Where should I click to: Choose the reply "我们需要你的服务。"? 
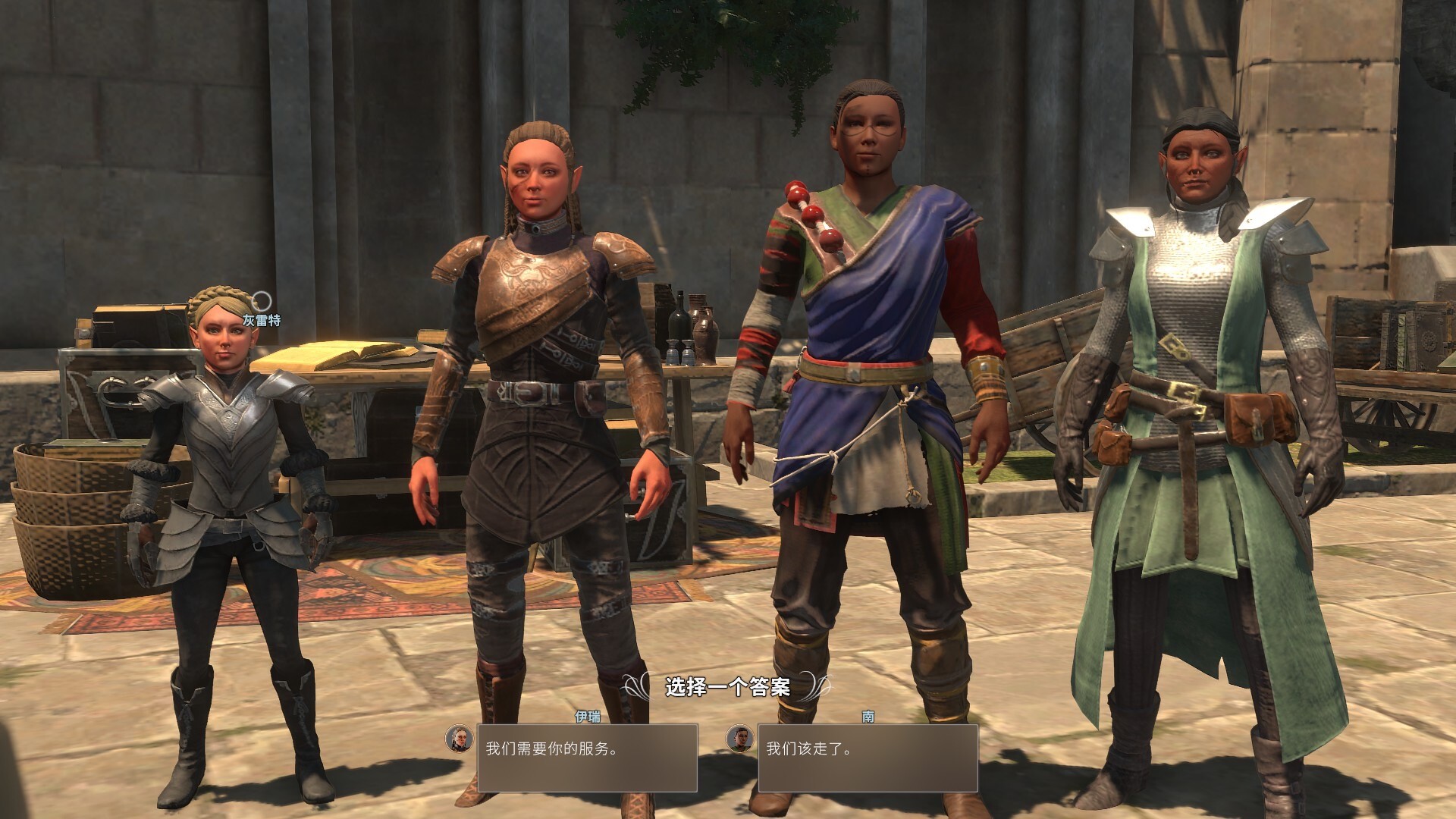tap(586, 758)
